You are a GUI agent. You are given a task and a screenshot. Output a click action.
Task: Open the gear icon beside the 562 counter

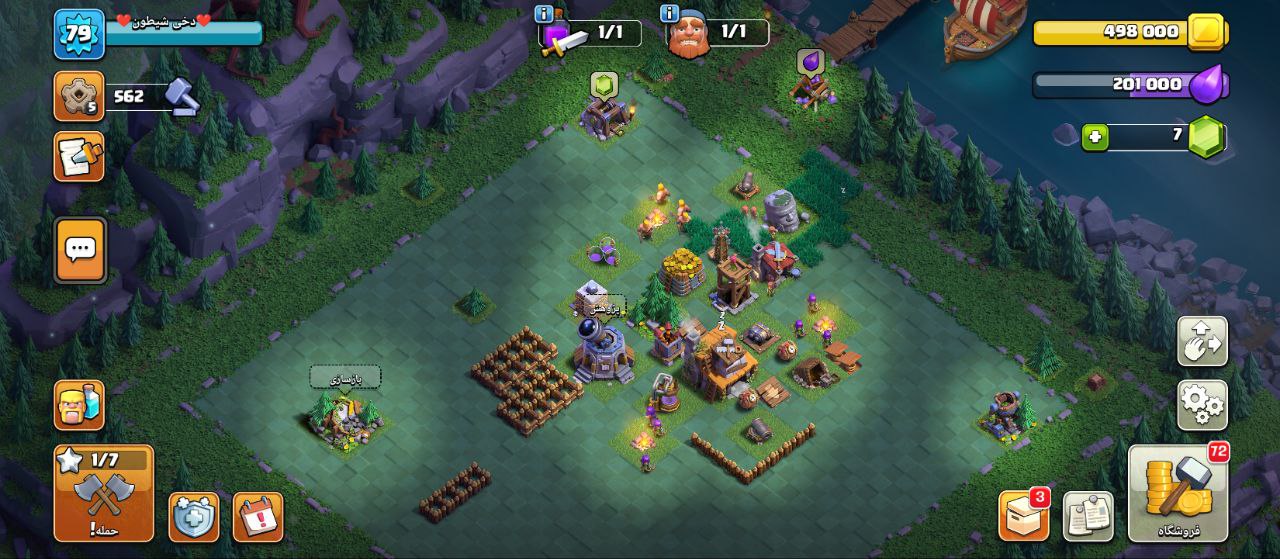(x=79, y=97)
